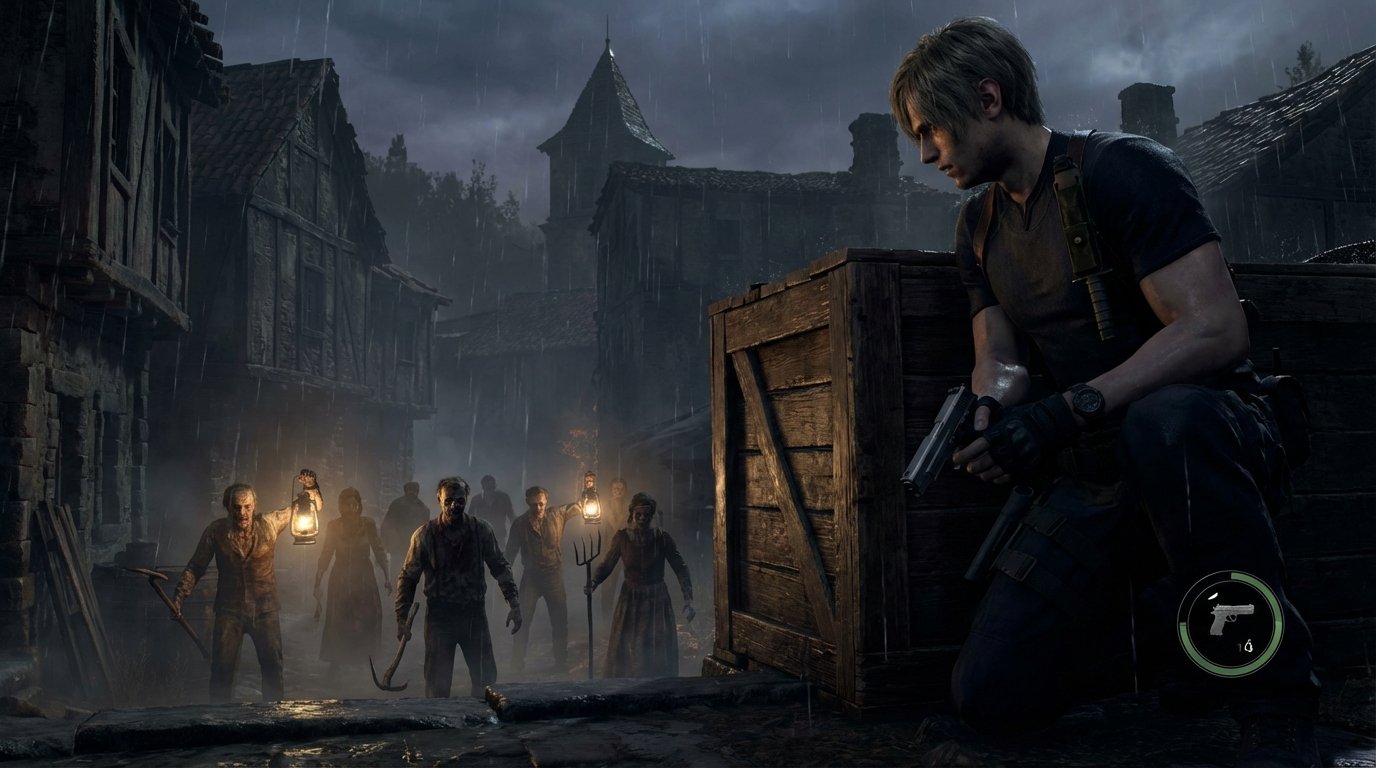Click the ammo count beside the pistol icon
The image size is (1376, 768).
coord(1242,645)
